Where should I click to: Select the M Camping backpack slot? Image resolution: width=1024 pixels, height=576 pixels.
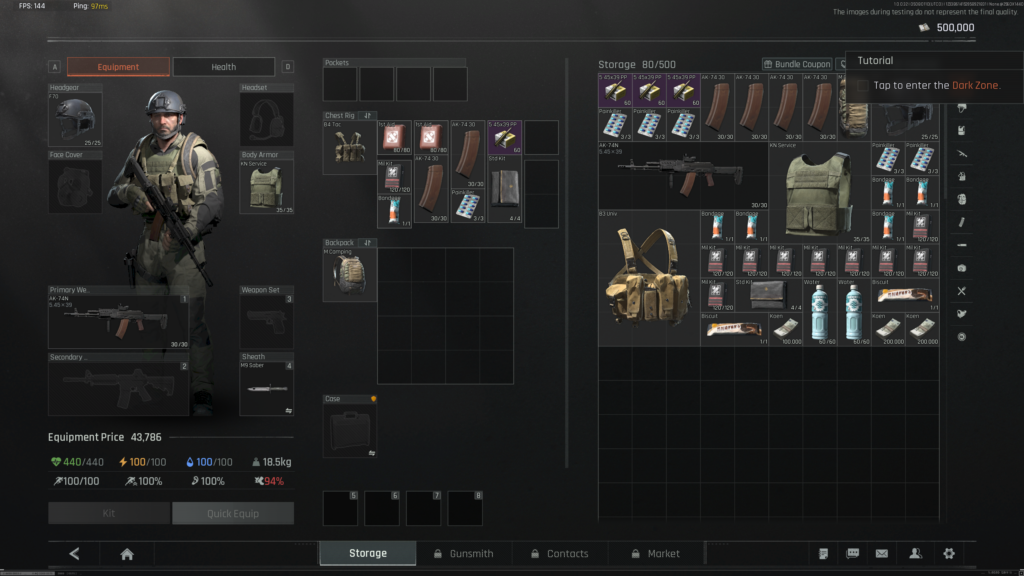pos(349,275)
